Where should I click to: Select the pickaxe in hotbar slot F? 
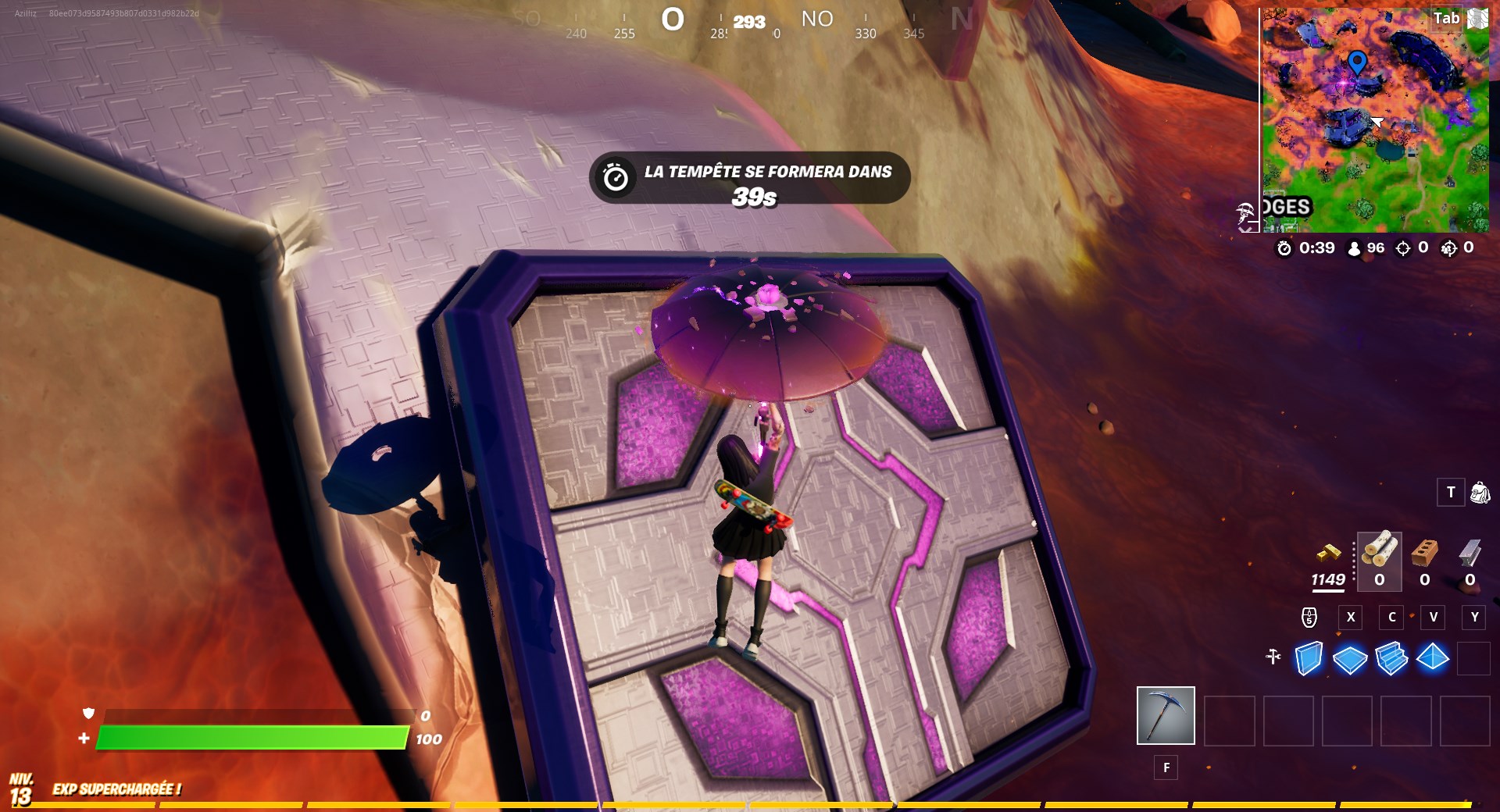(1166, 715)
